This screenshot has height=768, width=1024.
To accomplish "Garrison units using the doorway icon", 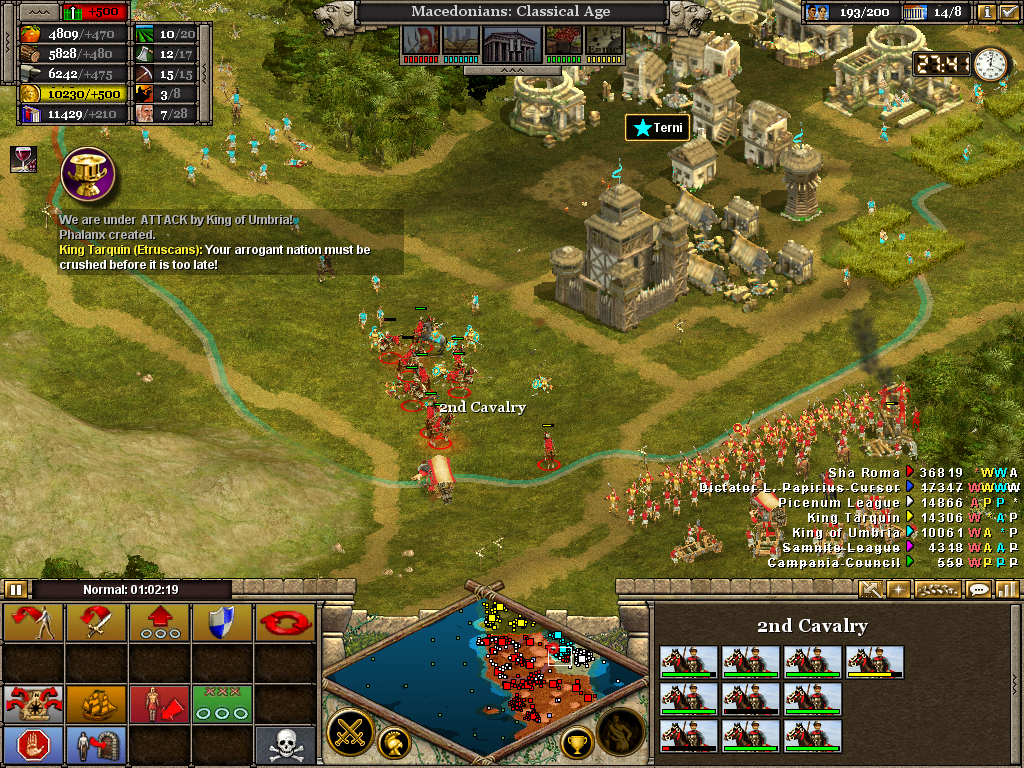I will click(x=96, y=744).
